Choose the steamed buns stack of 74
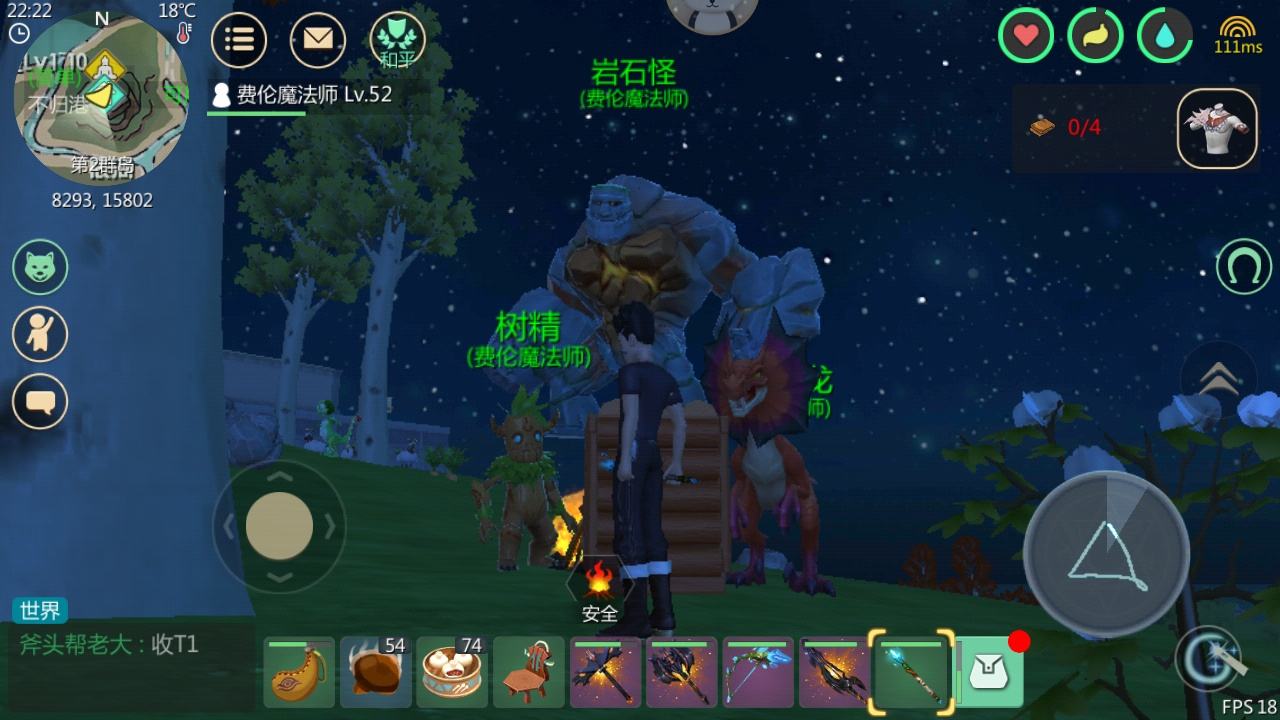The width and height of the screenshot is (1280, 720). point(452,672)
